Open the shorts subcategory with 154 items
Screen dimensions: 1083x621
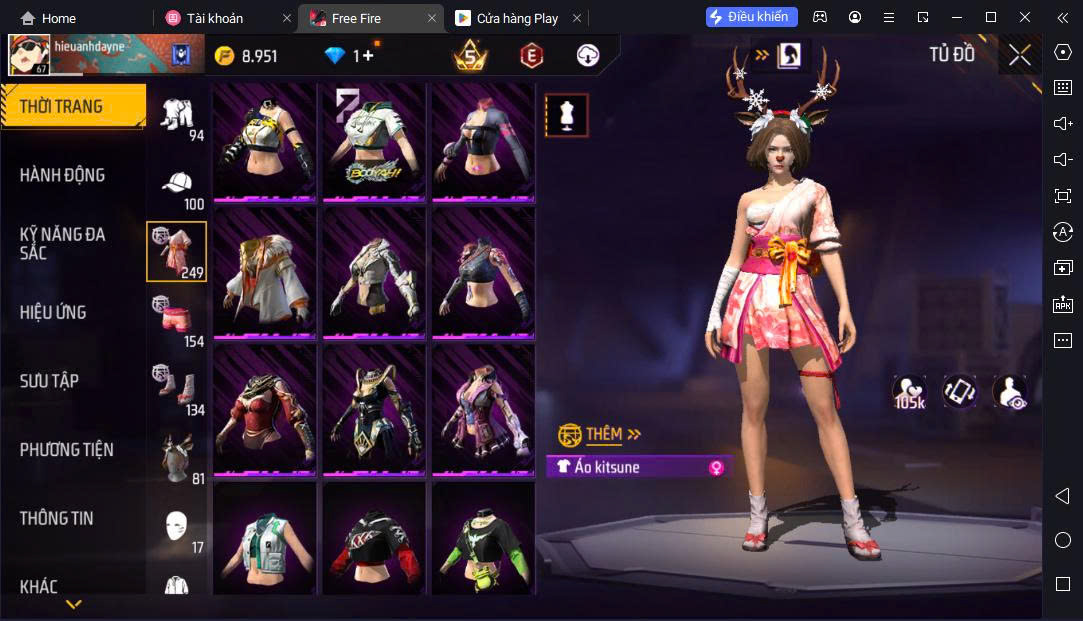click(177, 320)
